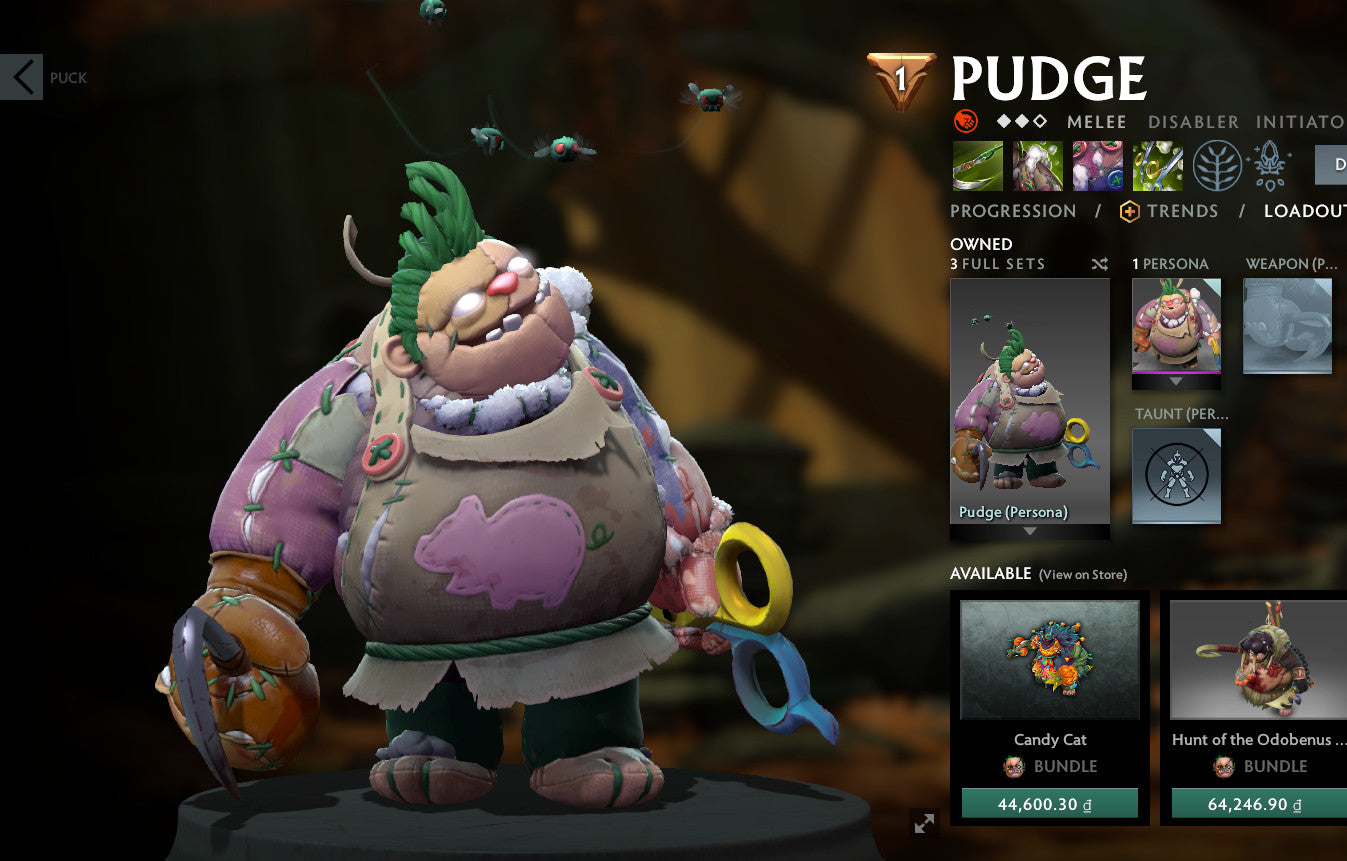
Task: Click the scissors weapon item icon
Action: (1158, 165)
